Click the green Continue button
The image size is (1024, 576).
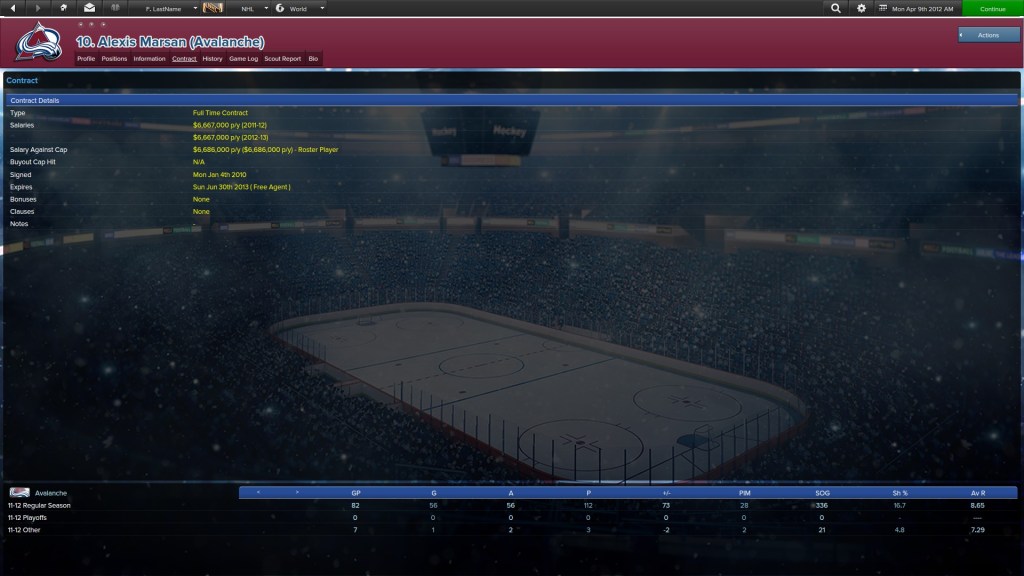(x=992, y=8)
